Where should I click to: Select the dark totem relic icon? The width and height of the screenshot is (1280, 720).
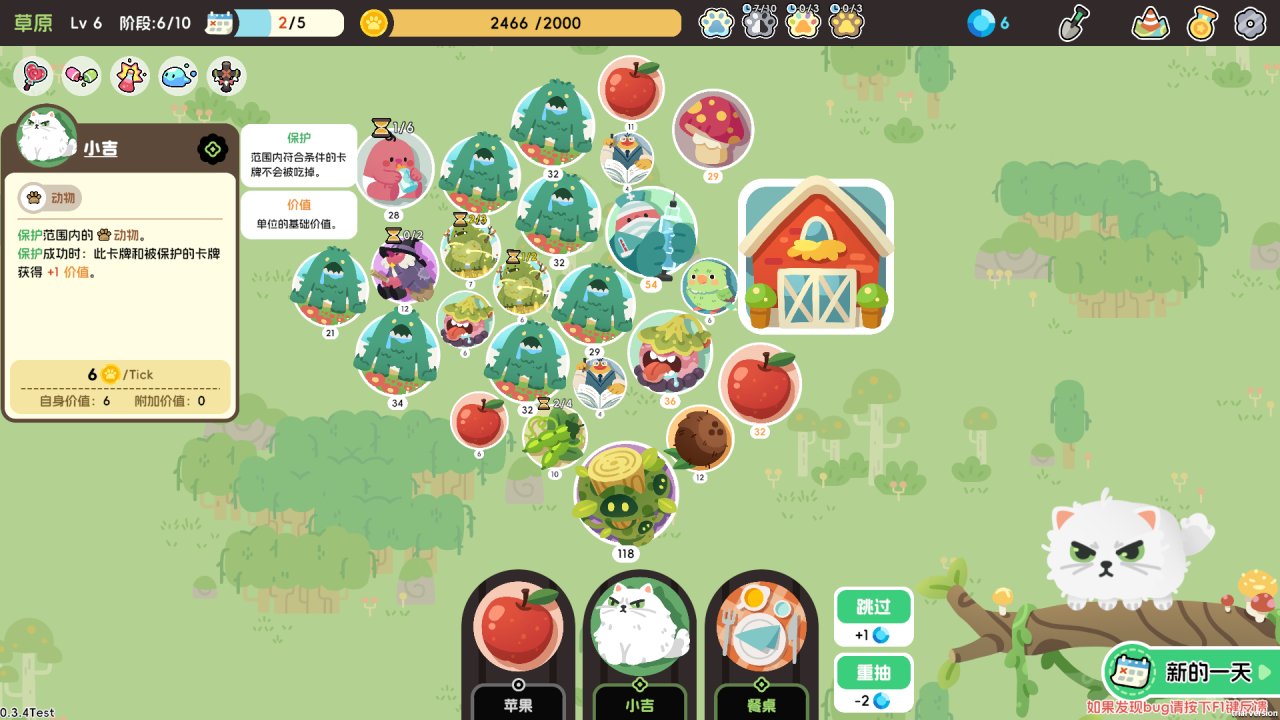(227, 75)
